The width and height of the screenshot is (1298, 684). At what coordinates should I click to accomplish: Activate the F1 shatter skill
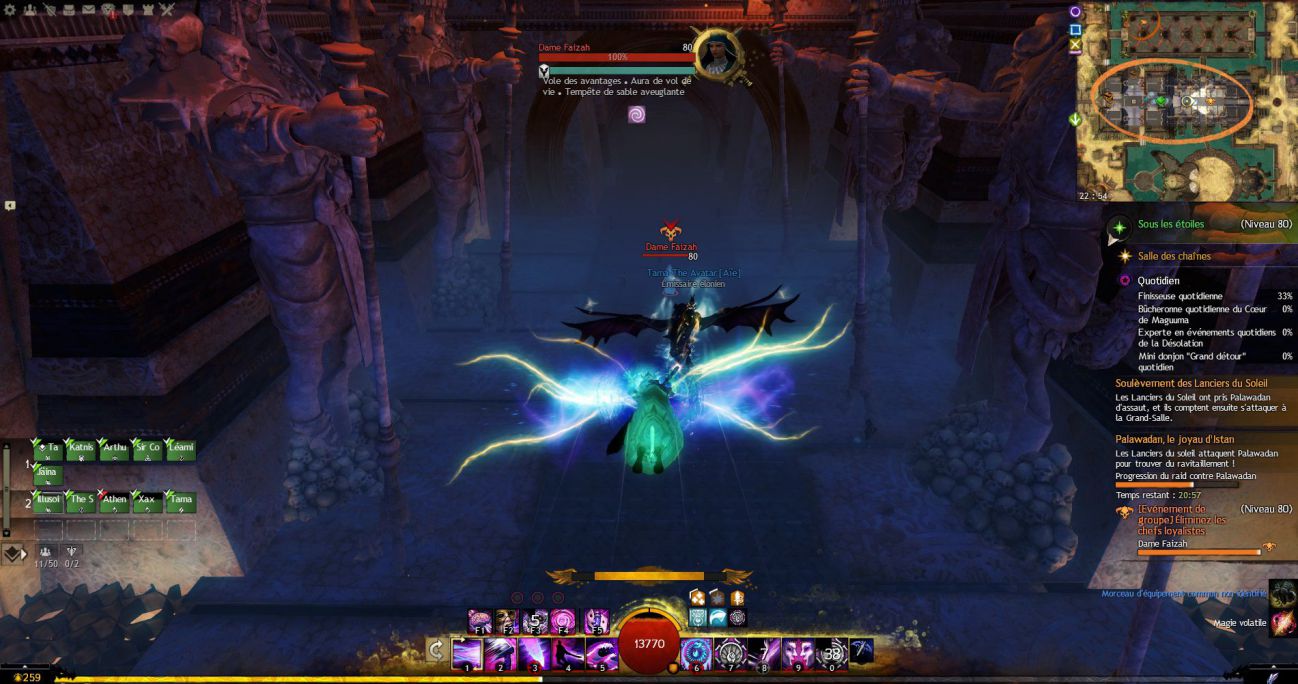pos(480,621)
